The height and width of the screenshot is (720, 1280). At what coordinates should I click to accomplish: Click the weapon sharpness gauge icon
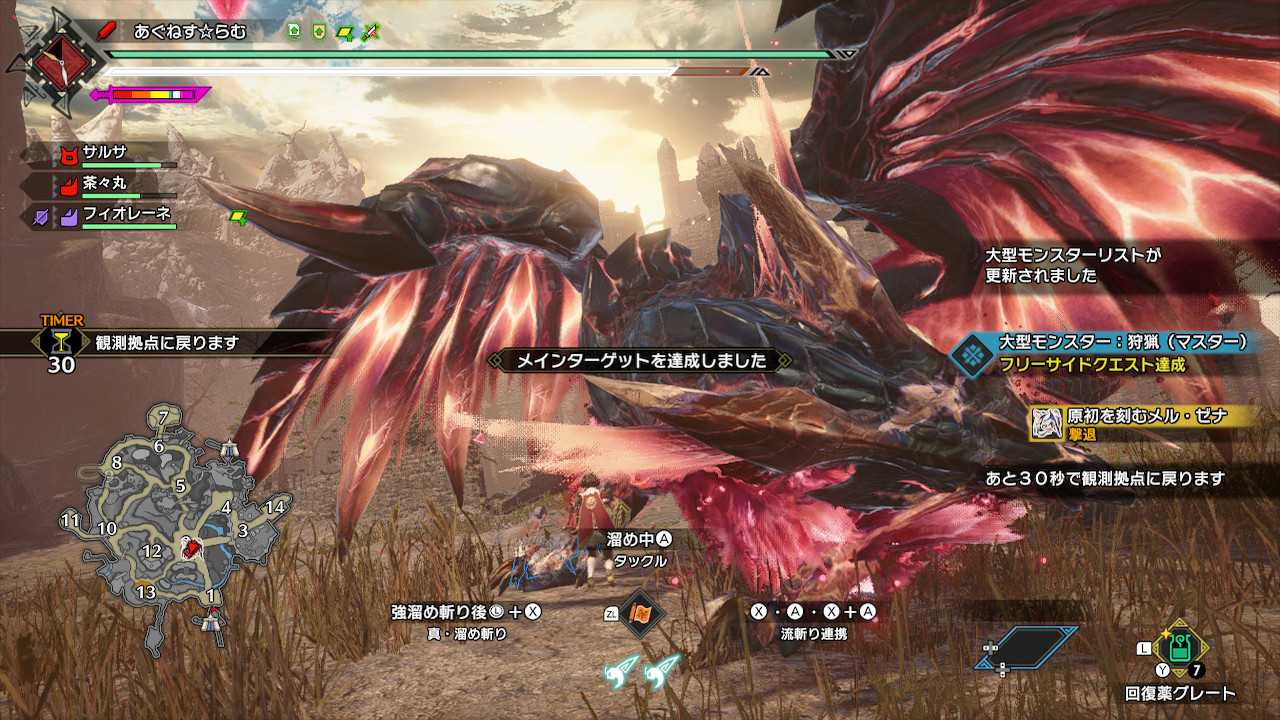[150, 95]
